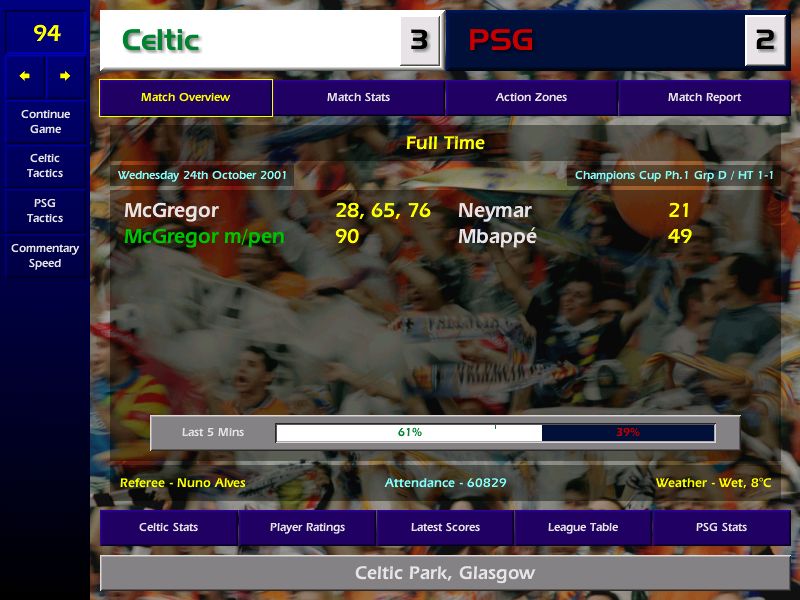Open Celtic Tactics screen
Screen dimensions: 800x600
(45, 165)
